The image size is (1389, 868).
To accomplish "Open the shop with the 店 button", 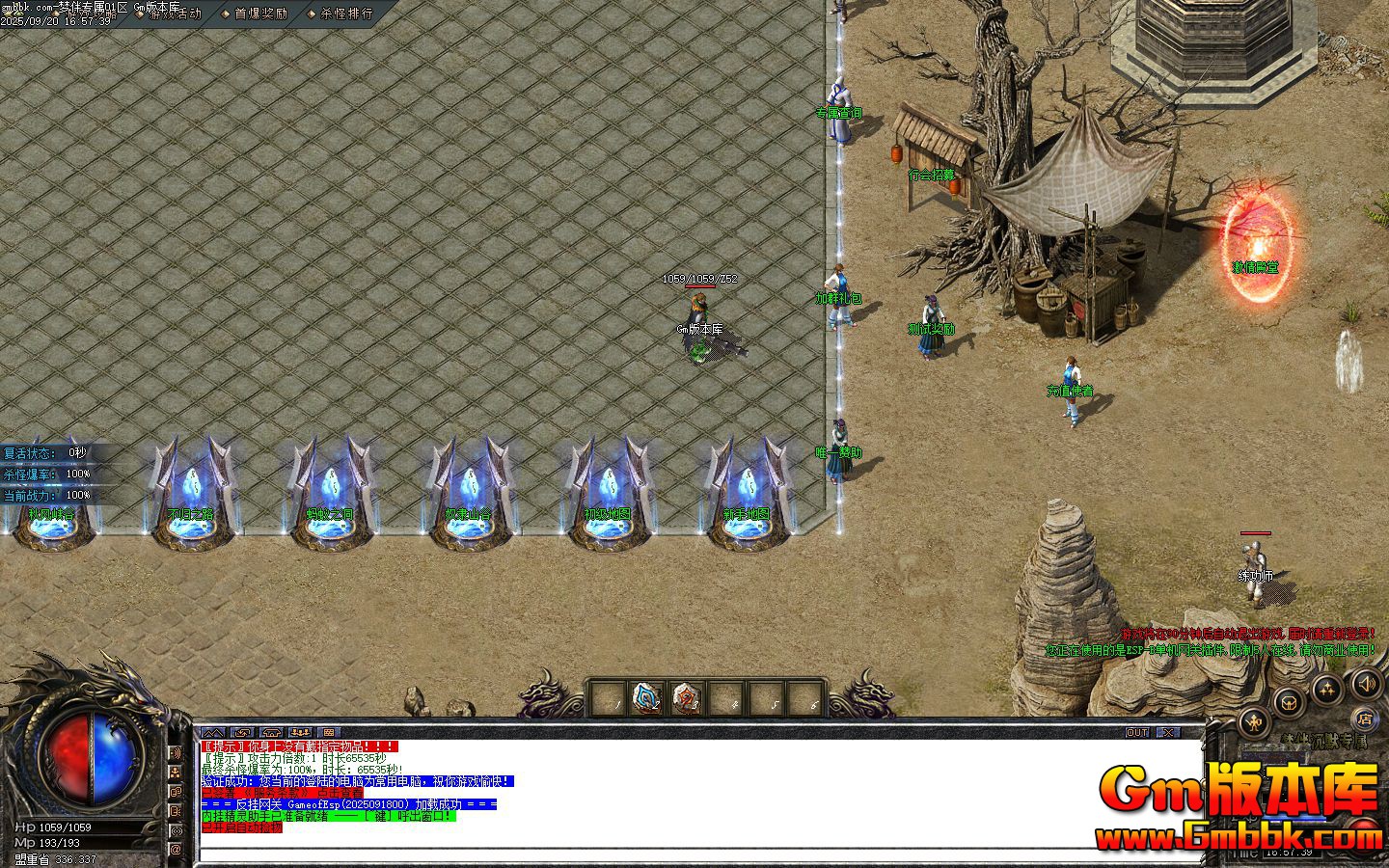I will (x=1364, y=719).
